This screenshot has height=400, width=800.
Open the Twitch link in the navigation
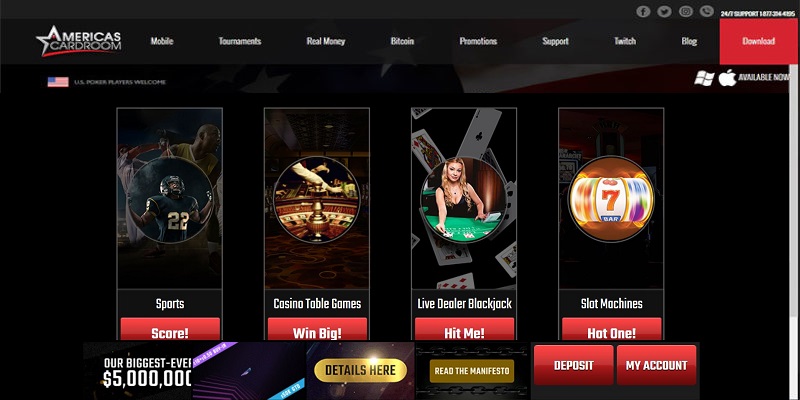click(x=625, y=42)
